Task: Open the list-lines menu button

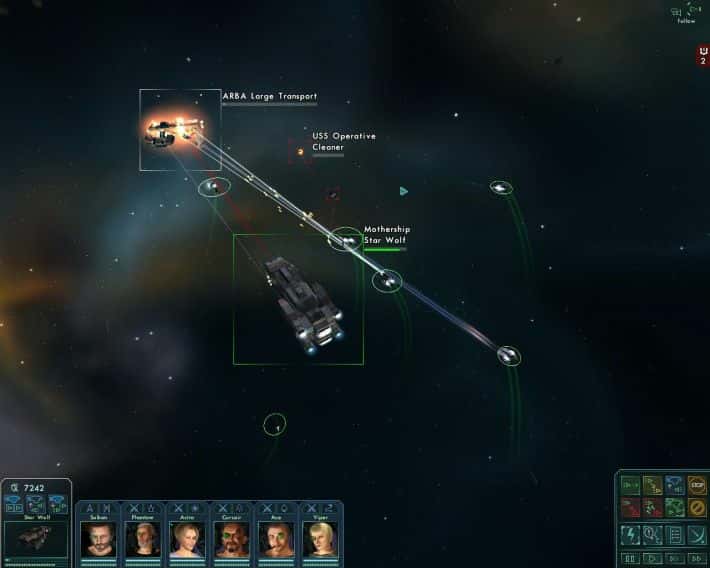Action: click(x=675, y=534)
